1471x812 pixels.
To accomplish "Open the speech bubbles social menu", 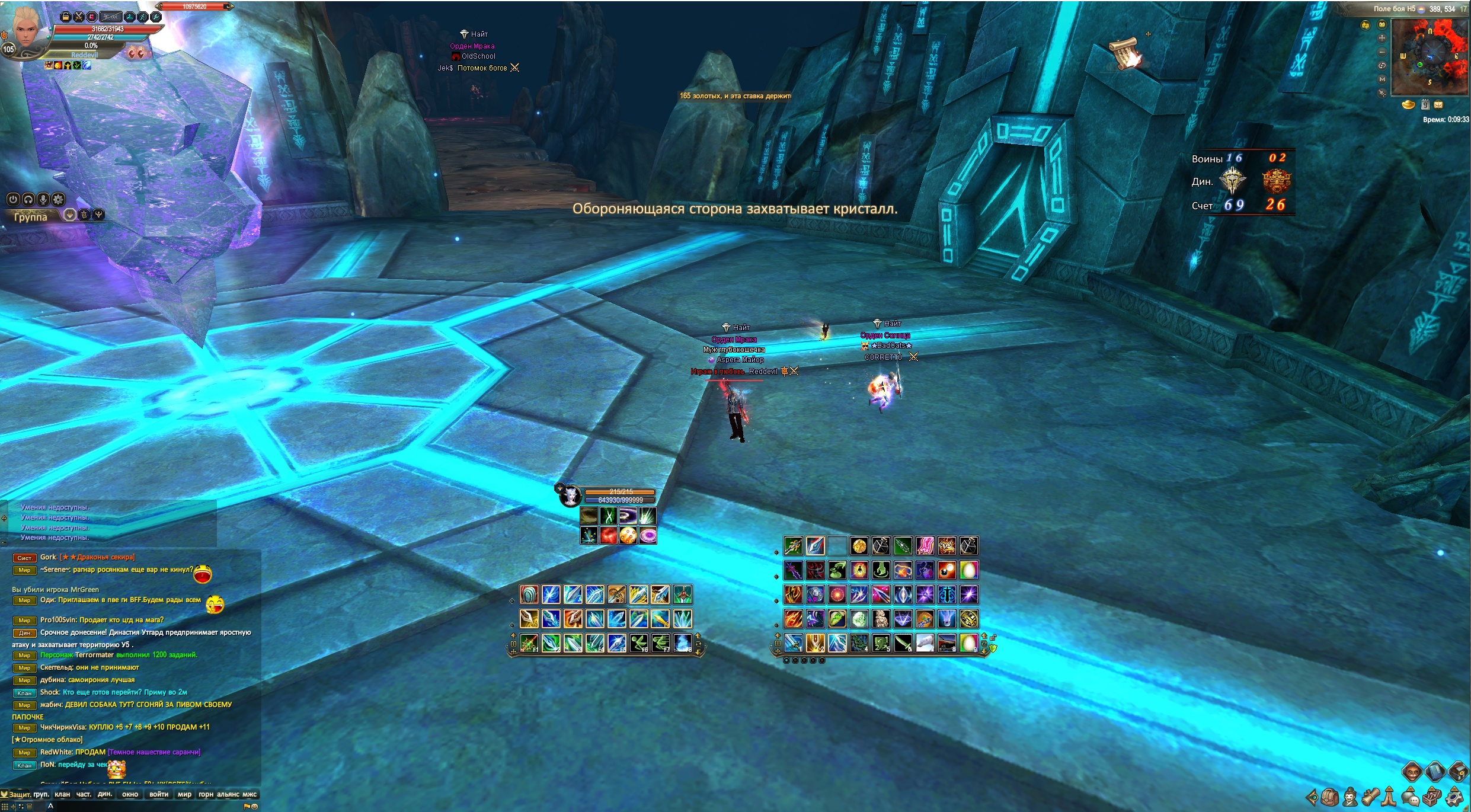I will (x=1412, y=797).
